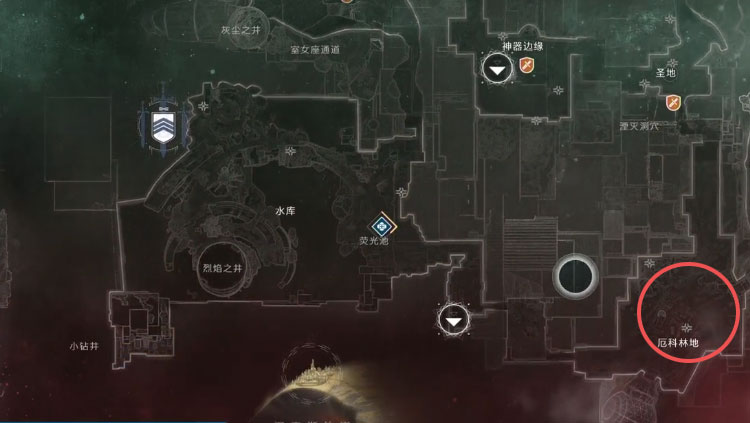Choose the landing zone below 荧光池
This screenshot has height=423, width=750.
(455, 320)
